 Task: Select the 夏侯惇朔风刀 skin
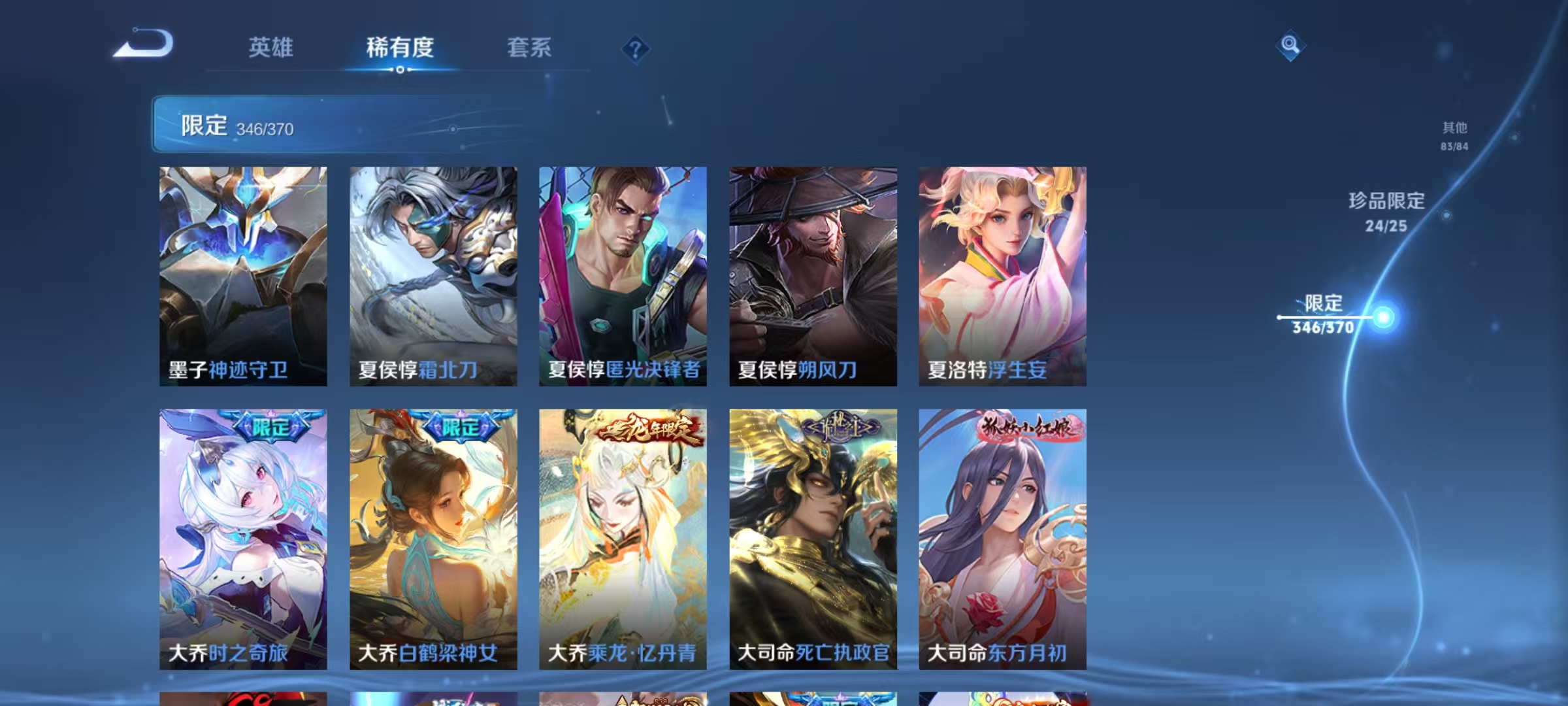tap(813, 275)
